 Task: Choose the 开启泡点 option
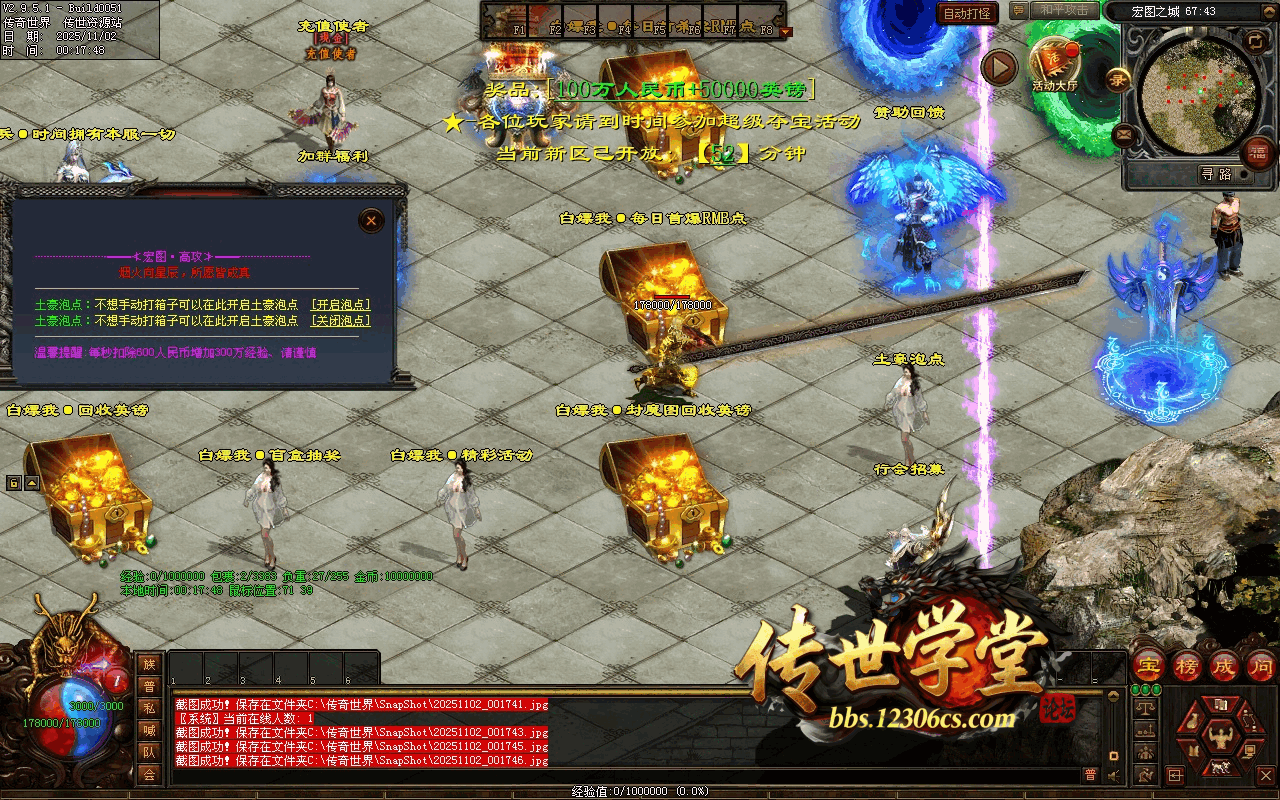340,305
